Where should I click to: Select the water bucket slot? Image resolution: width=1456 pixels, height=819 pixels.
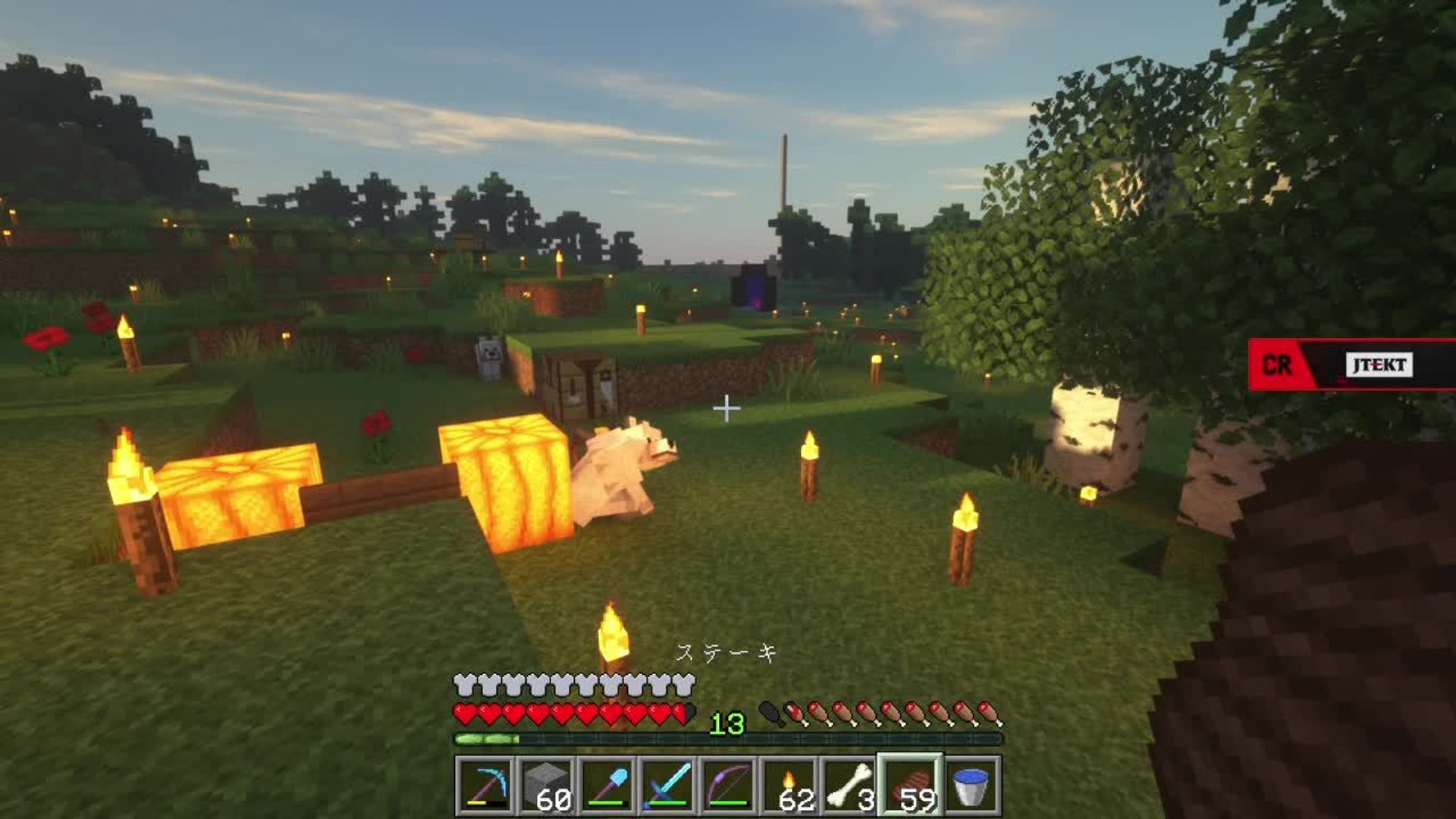click(x=973, y=785)
